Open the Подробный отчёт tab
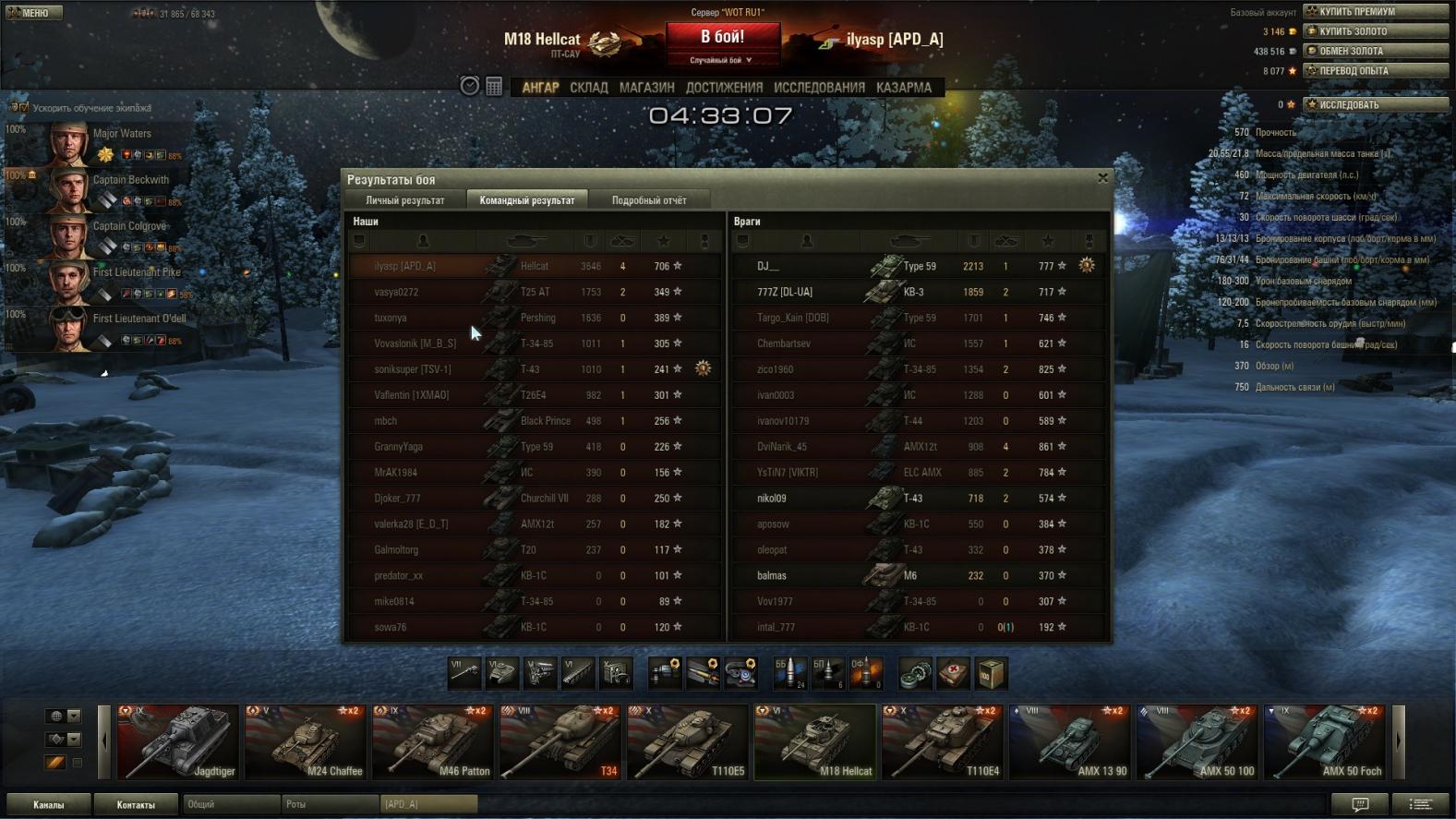The height and width of the screenshot is (819, 1456). (x=648, y=200)
